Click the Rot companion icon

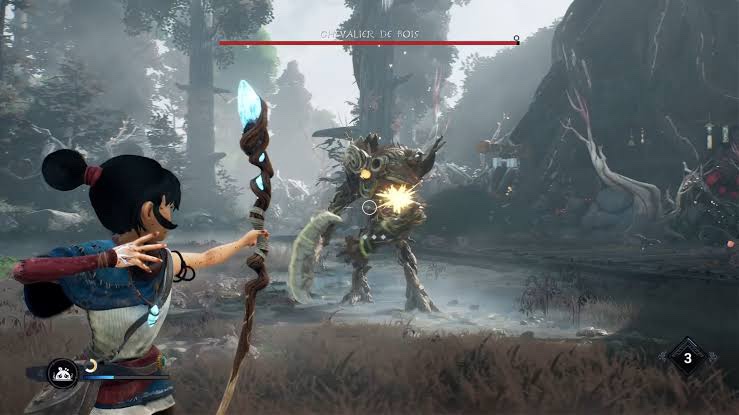coord(62,375)
